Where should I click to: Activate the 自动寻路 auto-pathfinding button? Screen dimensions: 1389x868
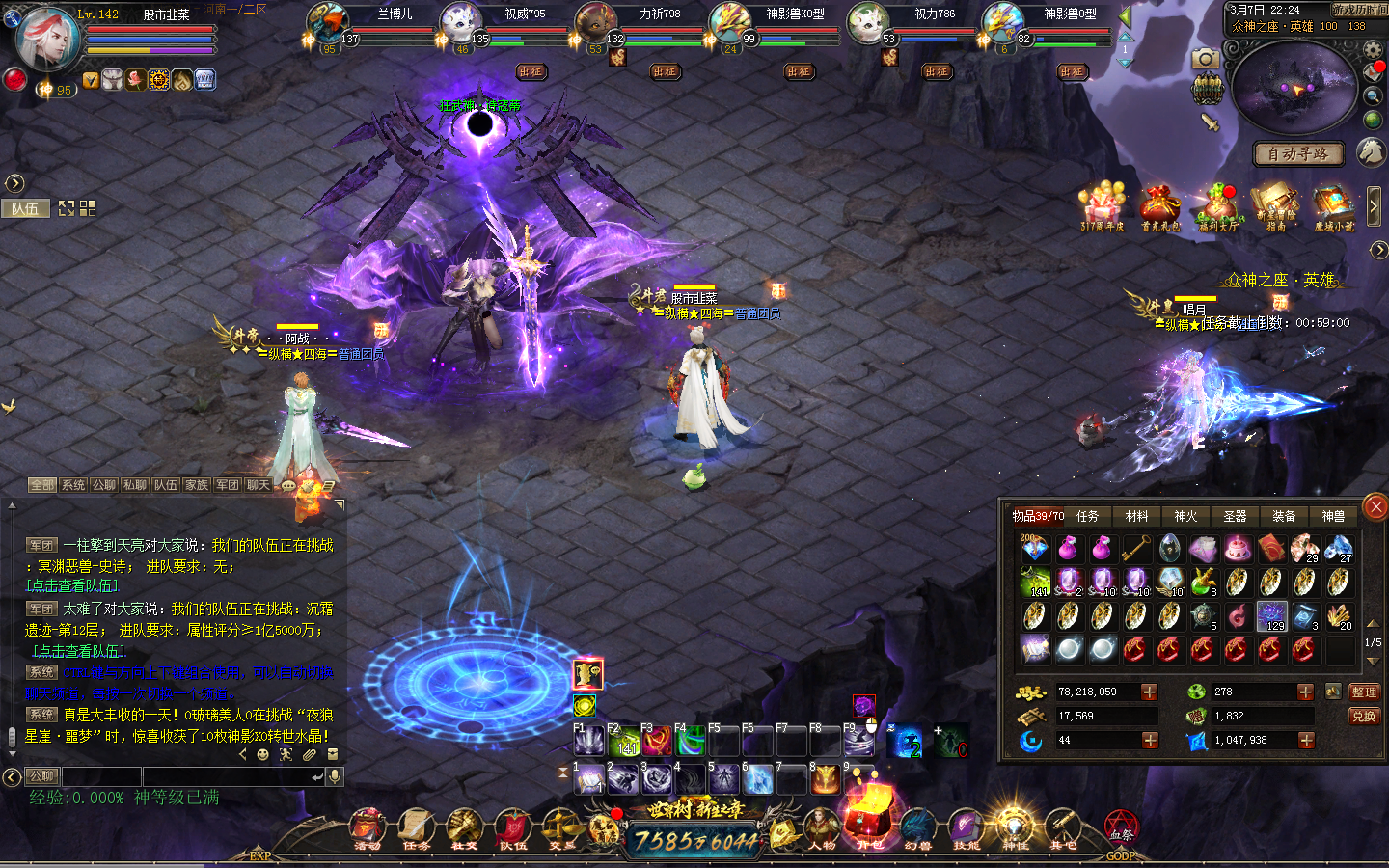(x=1297, y=154)
